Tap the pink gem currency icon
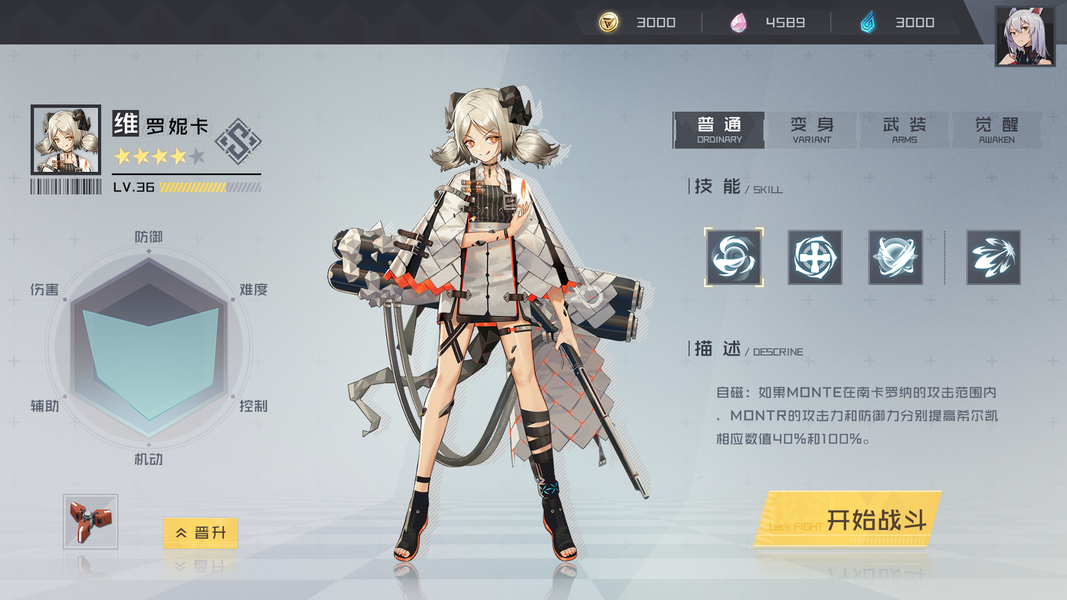 tap(739, 22)
